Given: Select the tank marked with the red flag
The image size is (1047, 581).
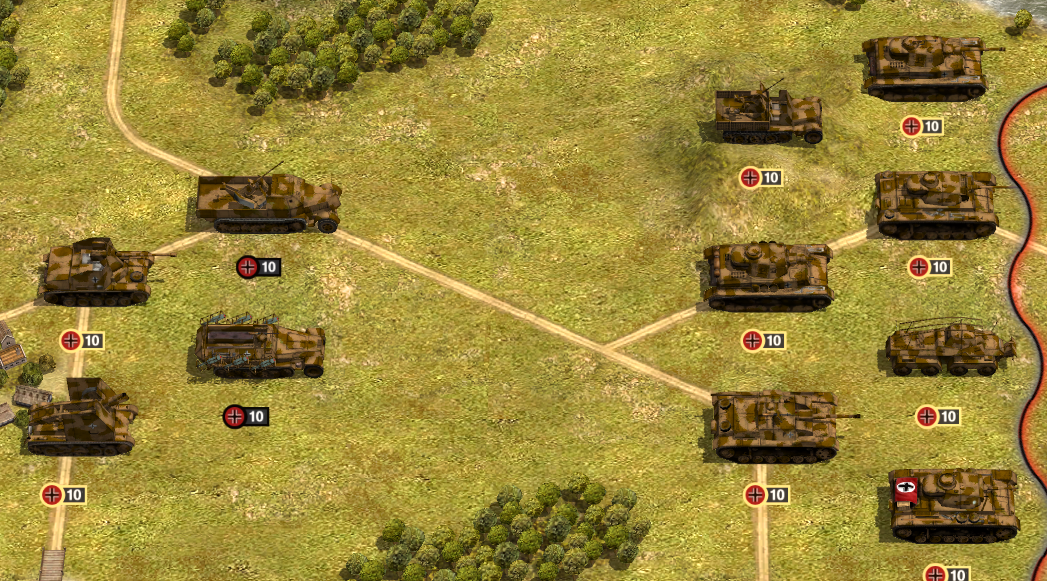Looking at the screenshot, I should tap(953, 504).
